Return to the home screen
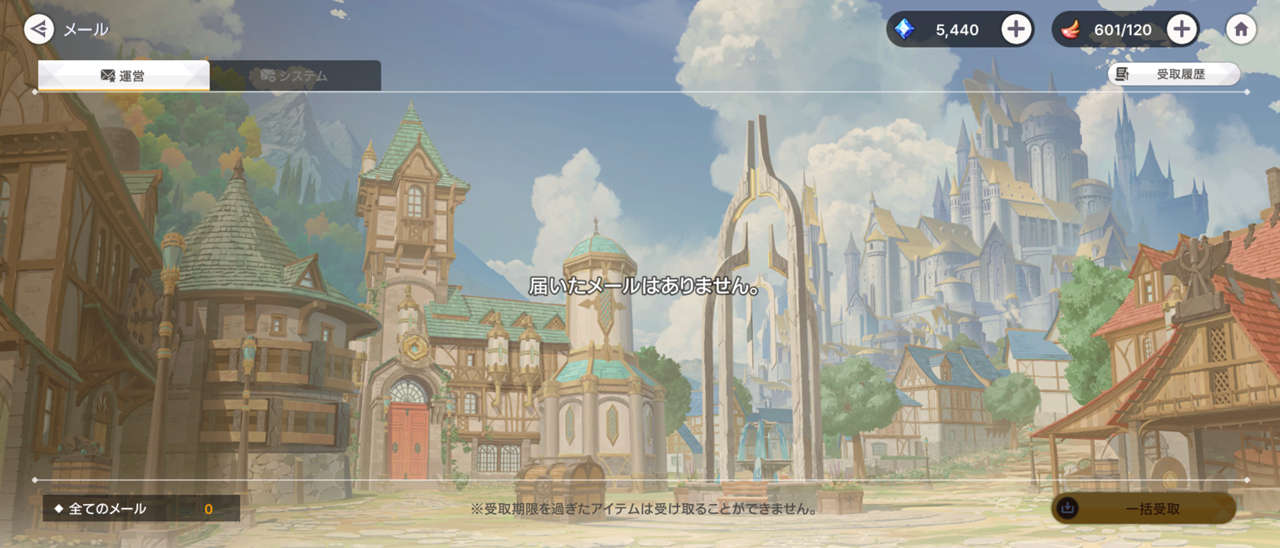Screen dimensions: 1280x548 pyautogui.click(x=1241, y=29)
